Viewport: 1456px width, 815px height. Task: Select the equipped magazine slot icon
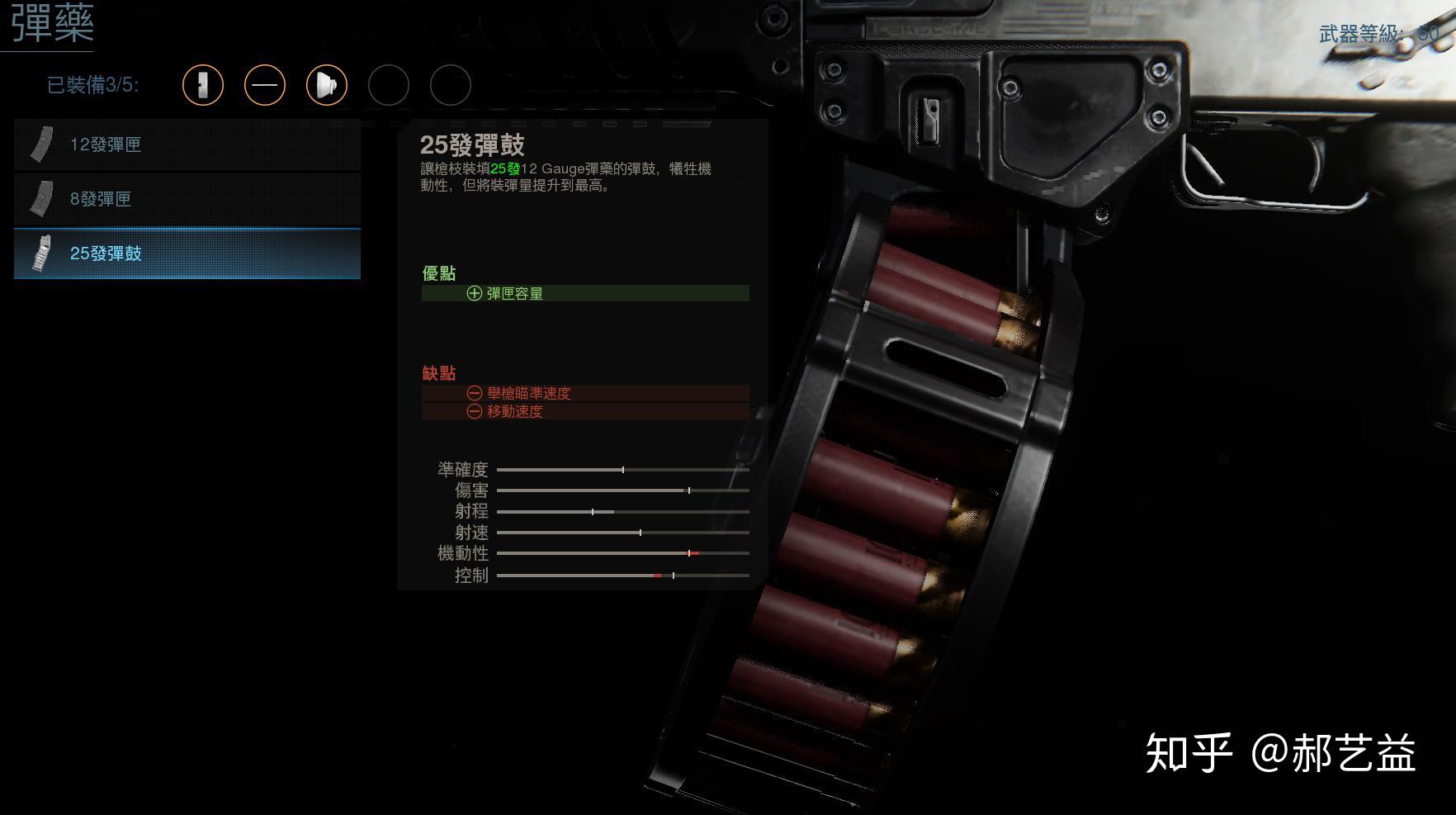[203, 85]
